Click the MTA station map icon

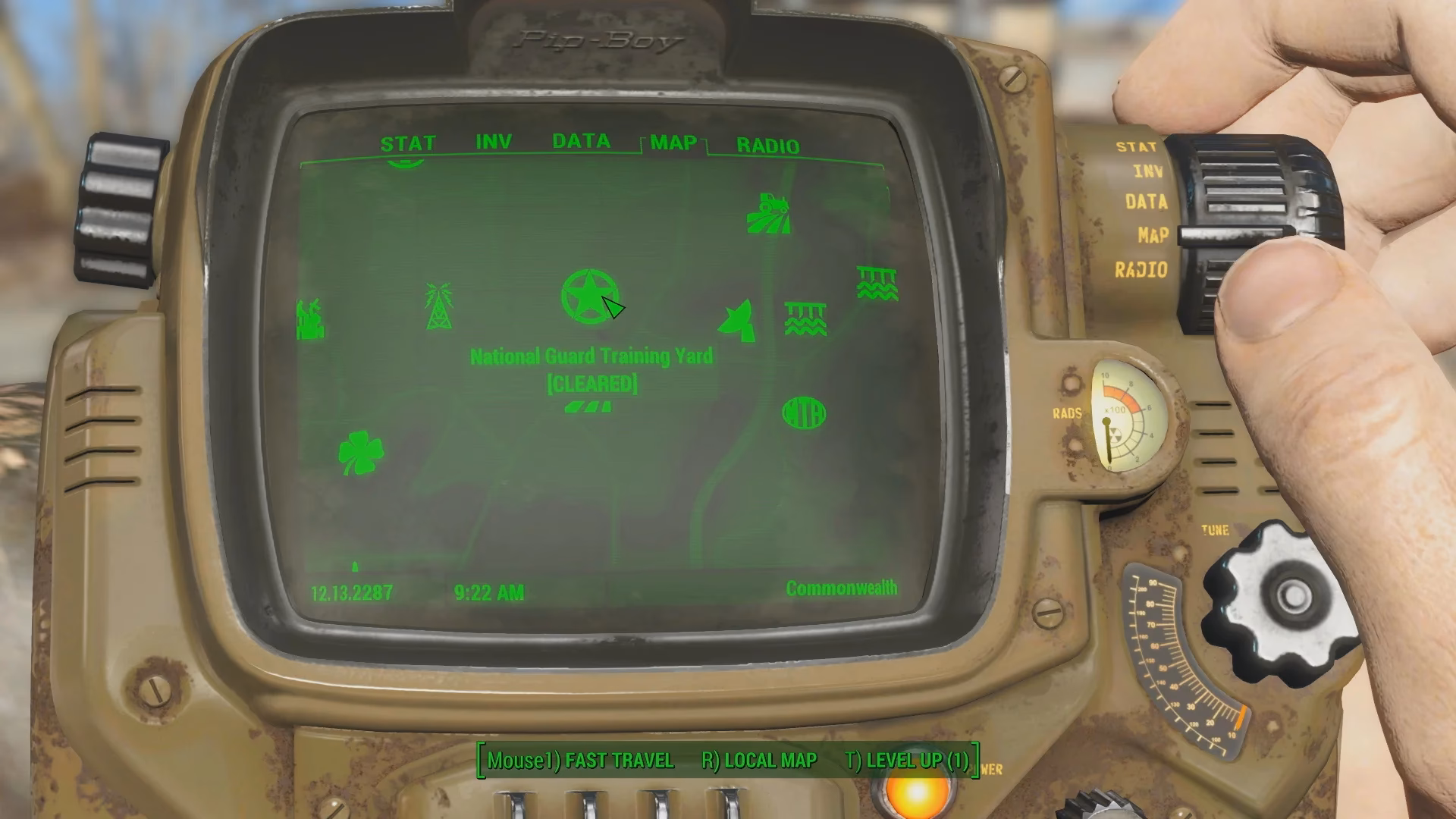click(804, 414)
